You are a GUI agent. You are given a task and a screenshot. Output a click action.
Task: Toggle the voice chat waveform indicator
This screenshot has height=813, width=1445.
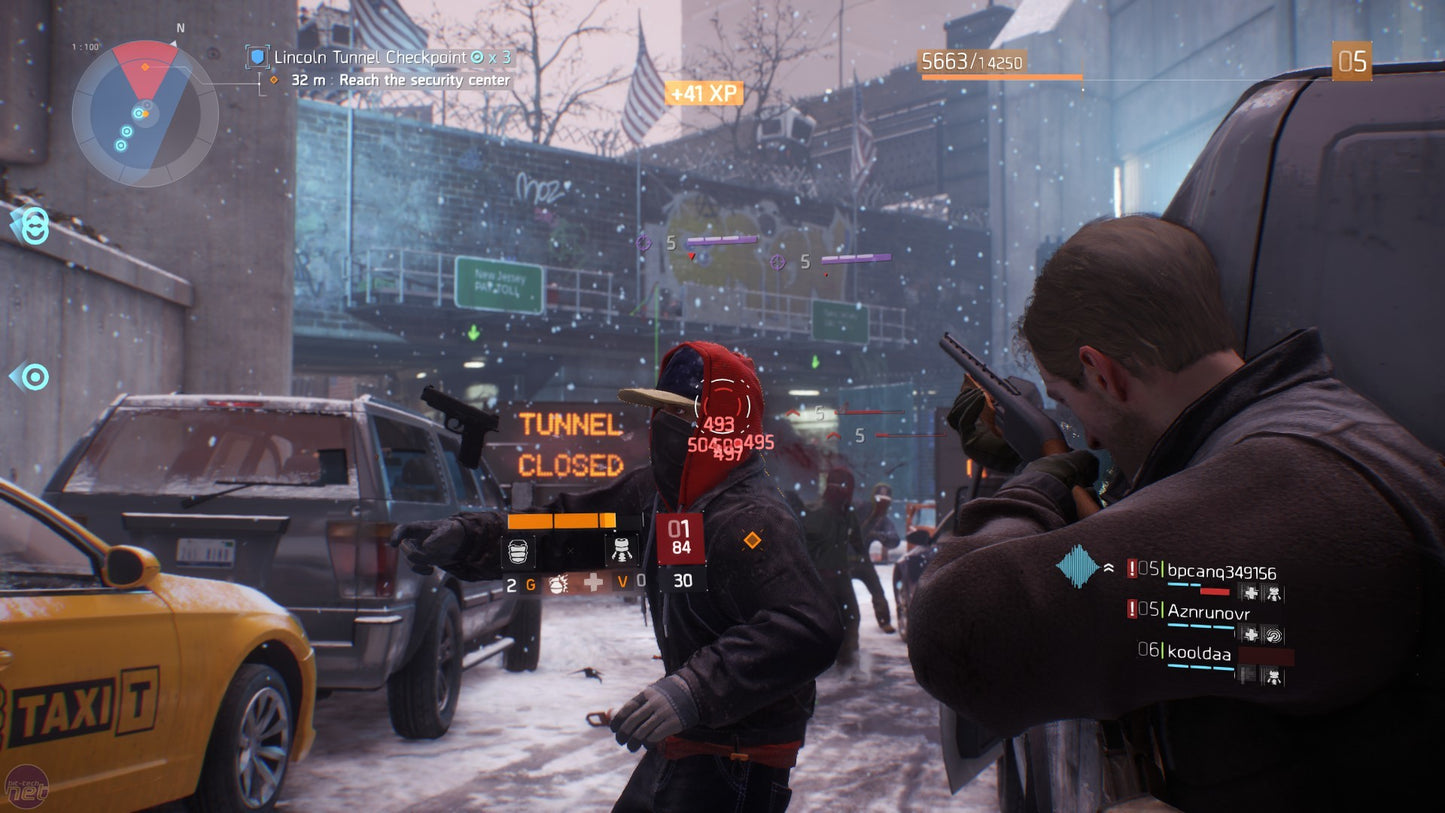(1076, 567)
